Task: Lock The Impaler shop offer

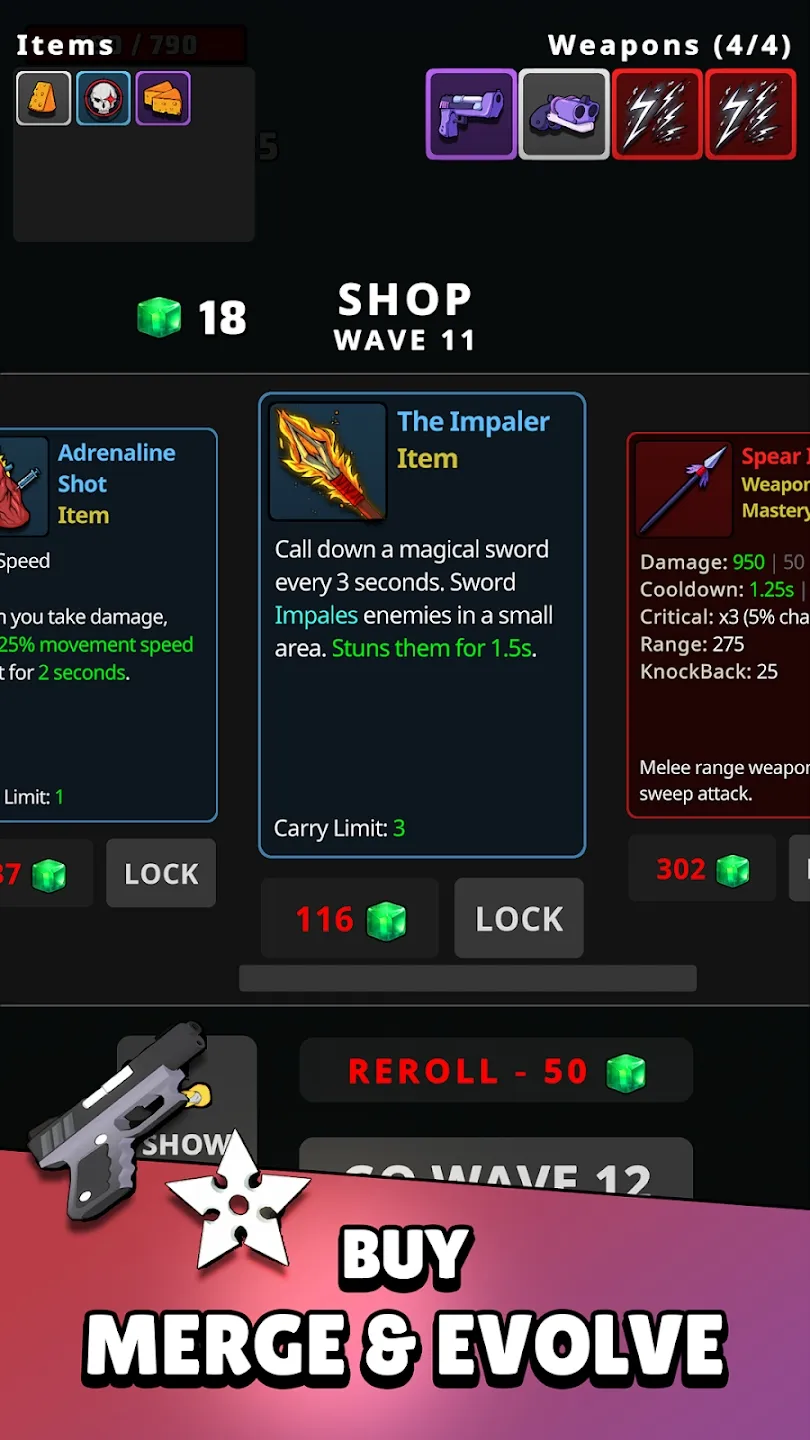Action: (x=519, y=919)
